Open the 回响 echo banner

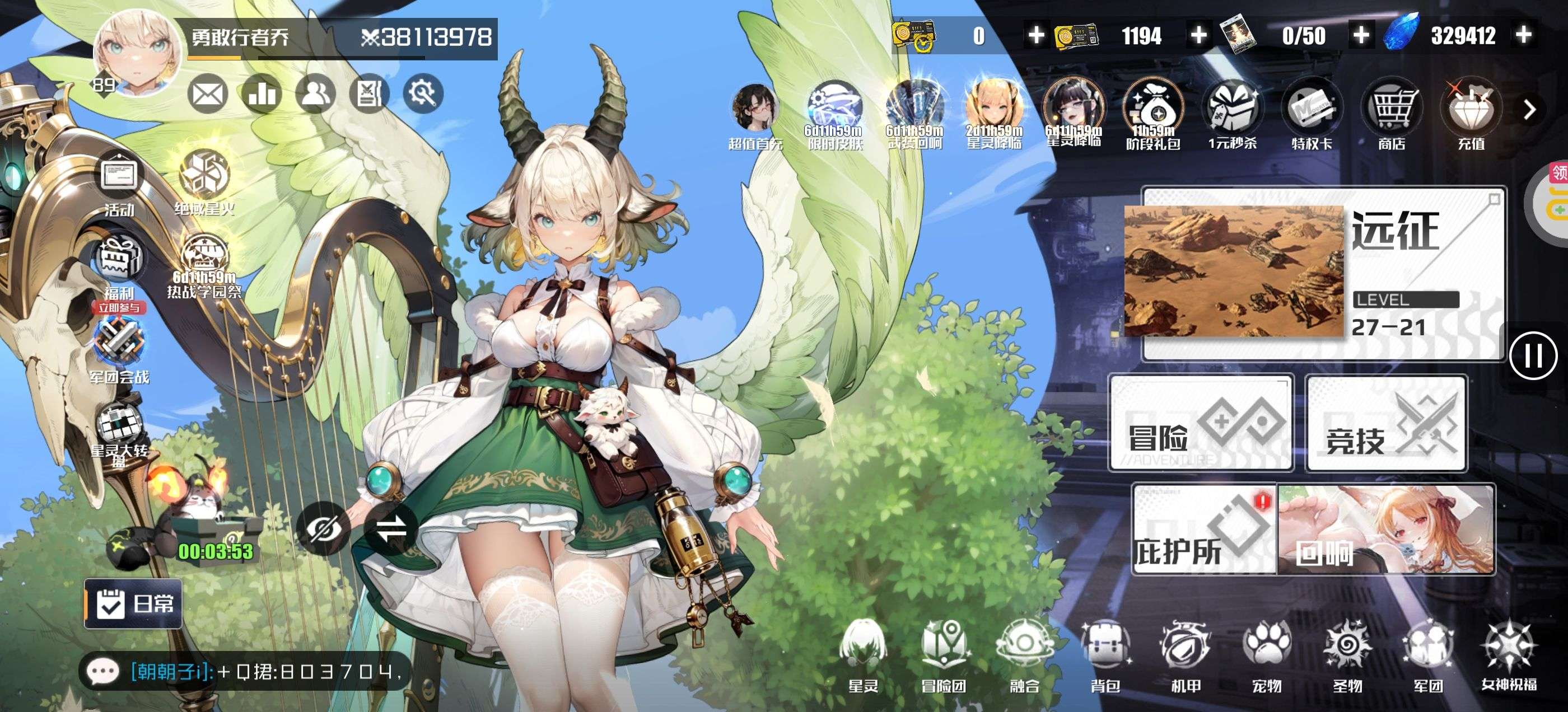[x=1386, y=530]
